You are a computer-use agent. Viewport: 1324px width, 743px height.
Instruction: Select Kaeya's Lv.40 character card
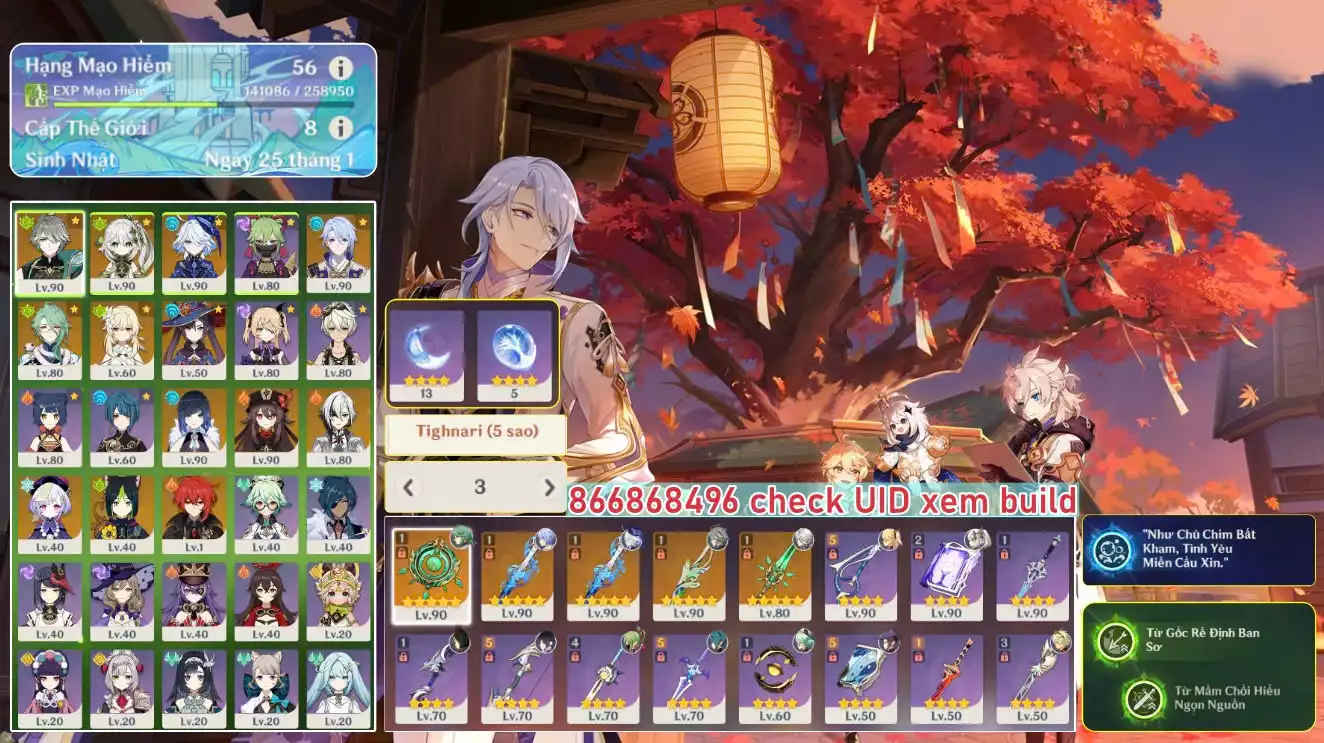(338, 514)
